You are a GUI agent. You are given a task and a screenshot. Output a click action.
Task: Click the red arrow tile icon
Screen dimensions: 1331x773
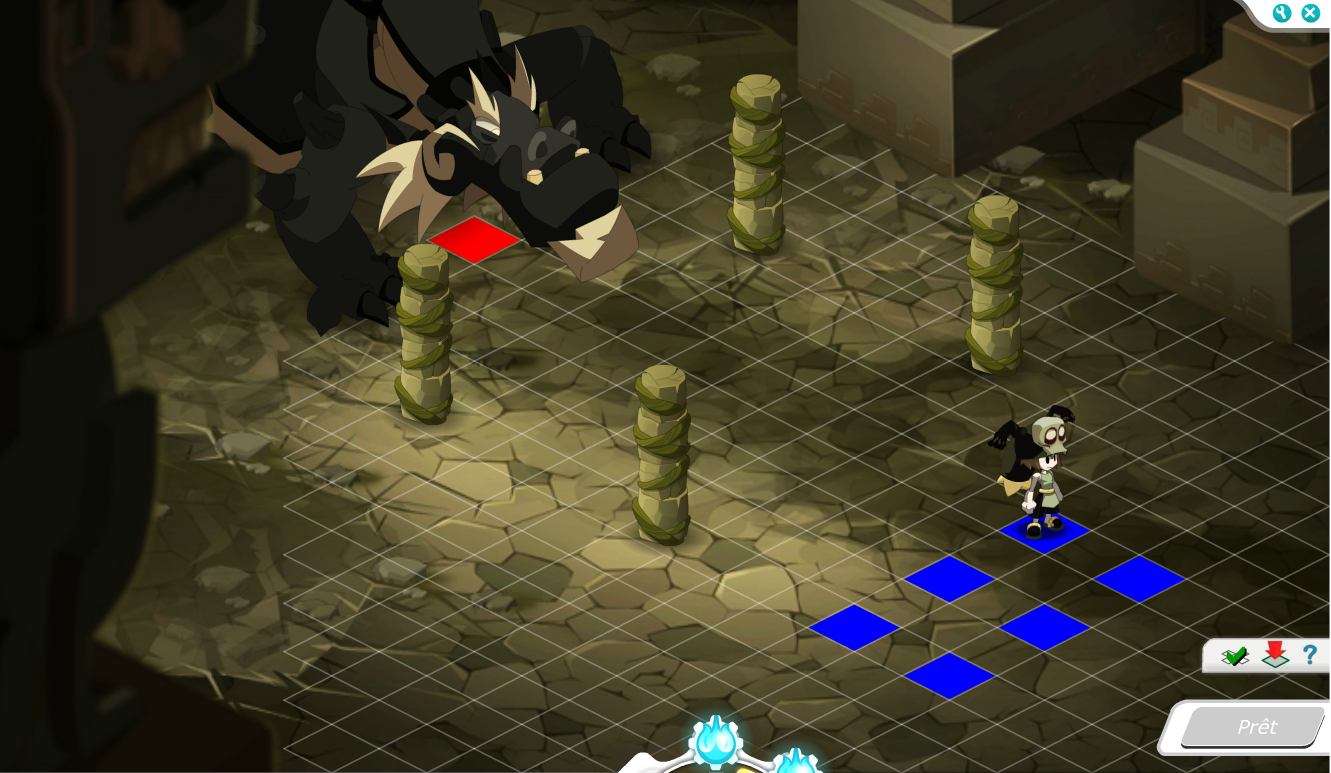1274,655
